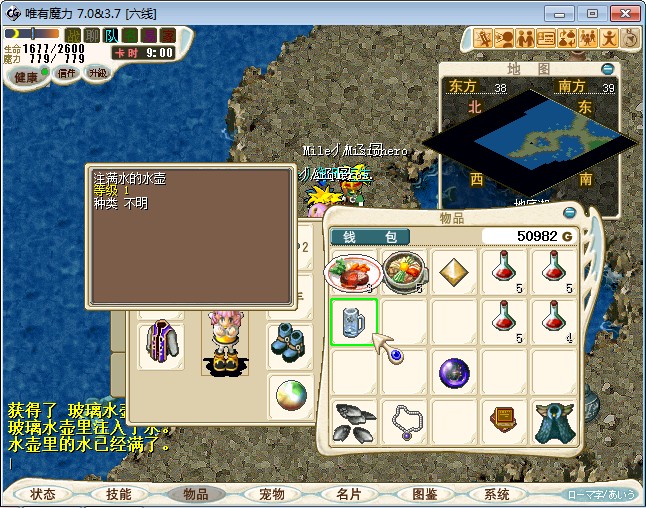646x508 pixels.
Task: Select the filled glass water jug
Action: [x=354, y=323]
